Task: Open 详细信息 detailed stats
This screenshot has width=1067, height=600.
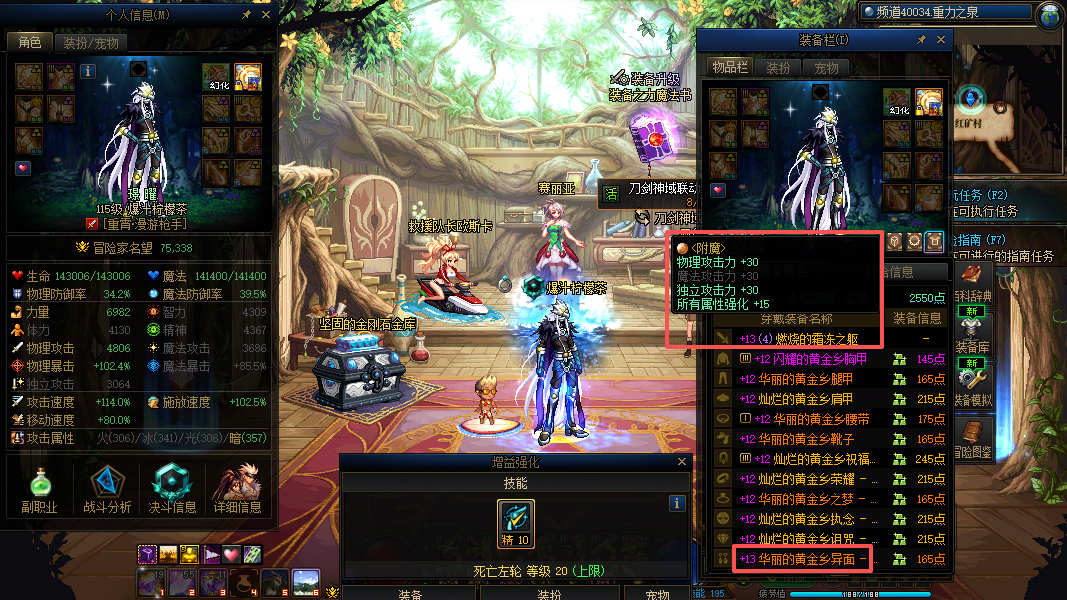Action: pyautogui.click(x=238, y=490)
